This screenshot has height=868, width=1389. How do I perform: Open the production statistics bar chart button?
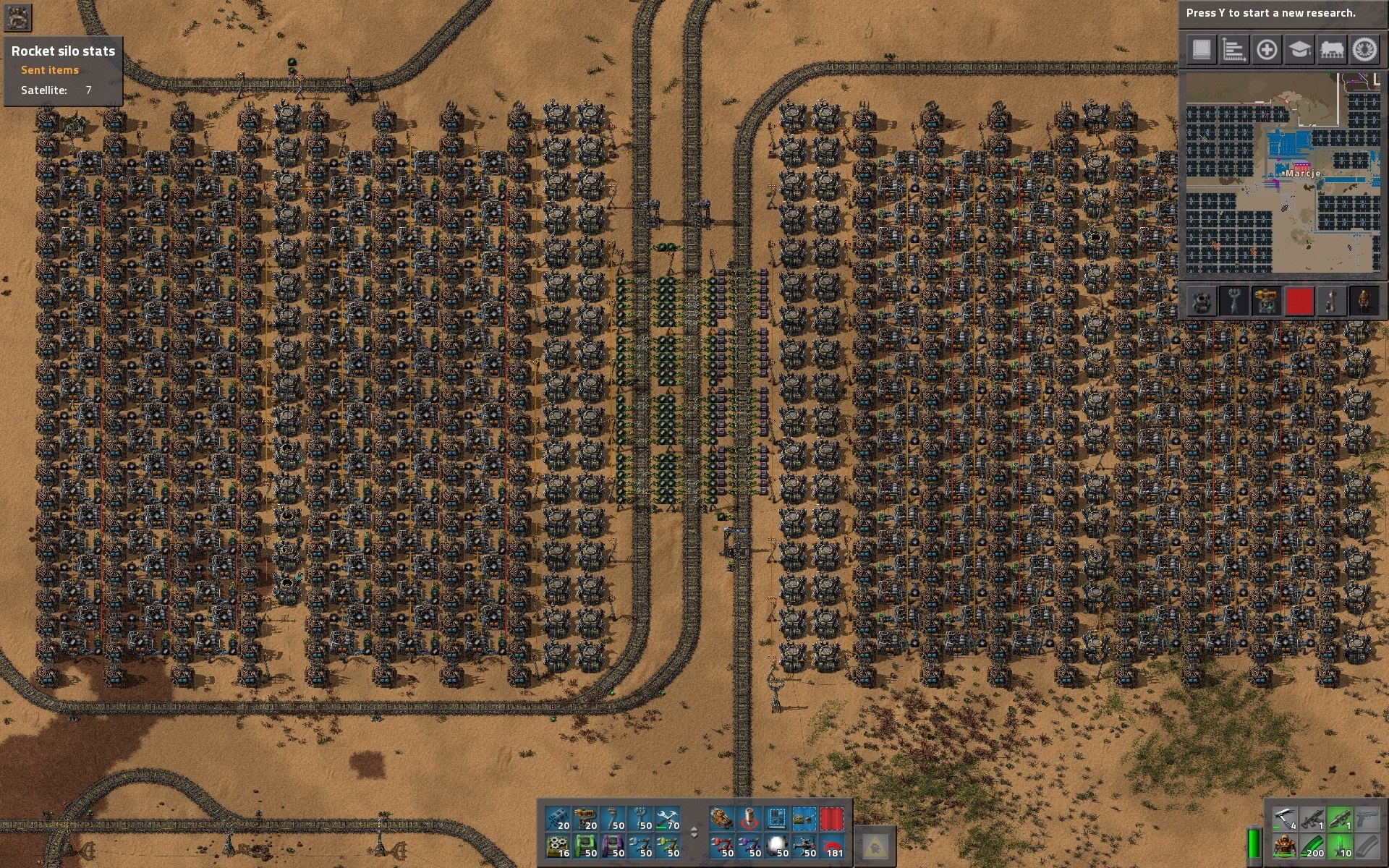pos(1233,50)
